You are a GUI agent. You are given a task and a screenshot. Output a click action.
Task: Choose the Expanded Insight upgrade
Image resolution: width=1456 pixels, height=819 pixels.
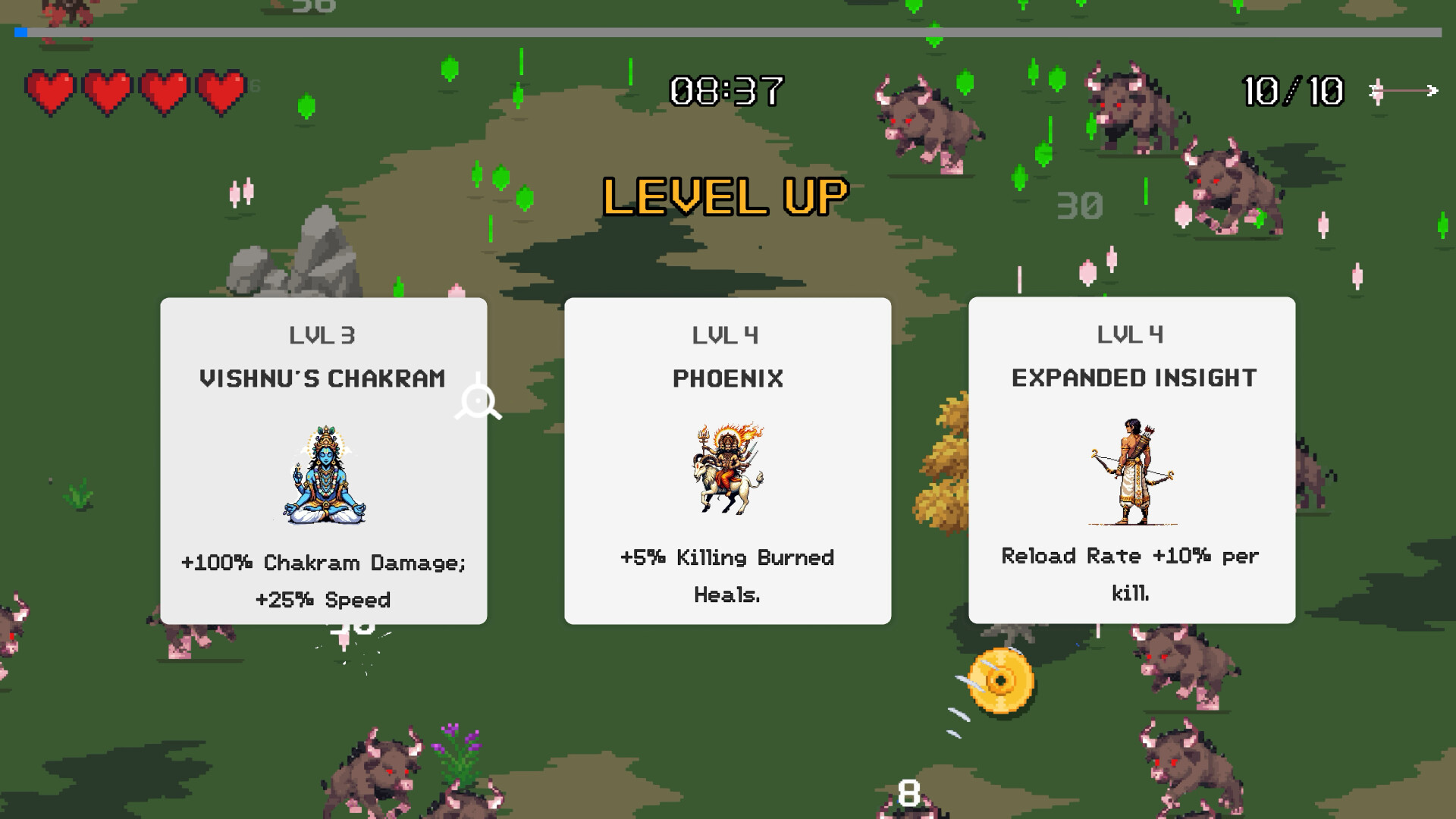[x=1133, y=460]
